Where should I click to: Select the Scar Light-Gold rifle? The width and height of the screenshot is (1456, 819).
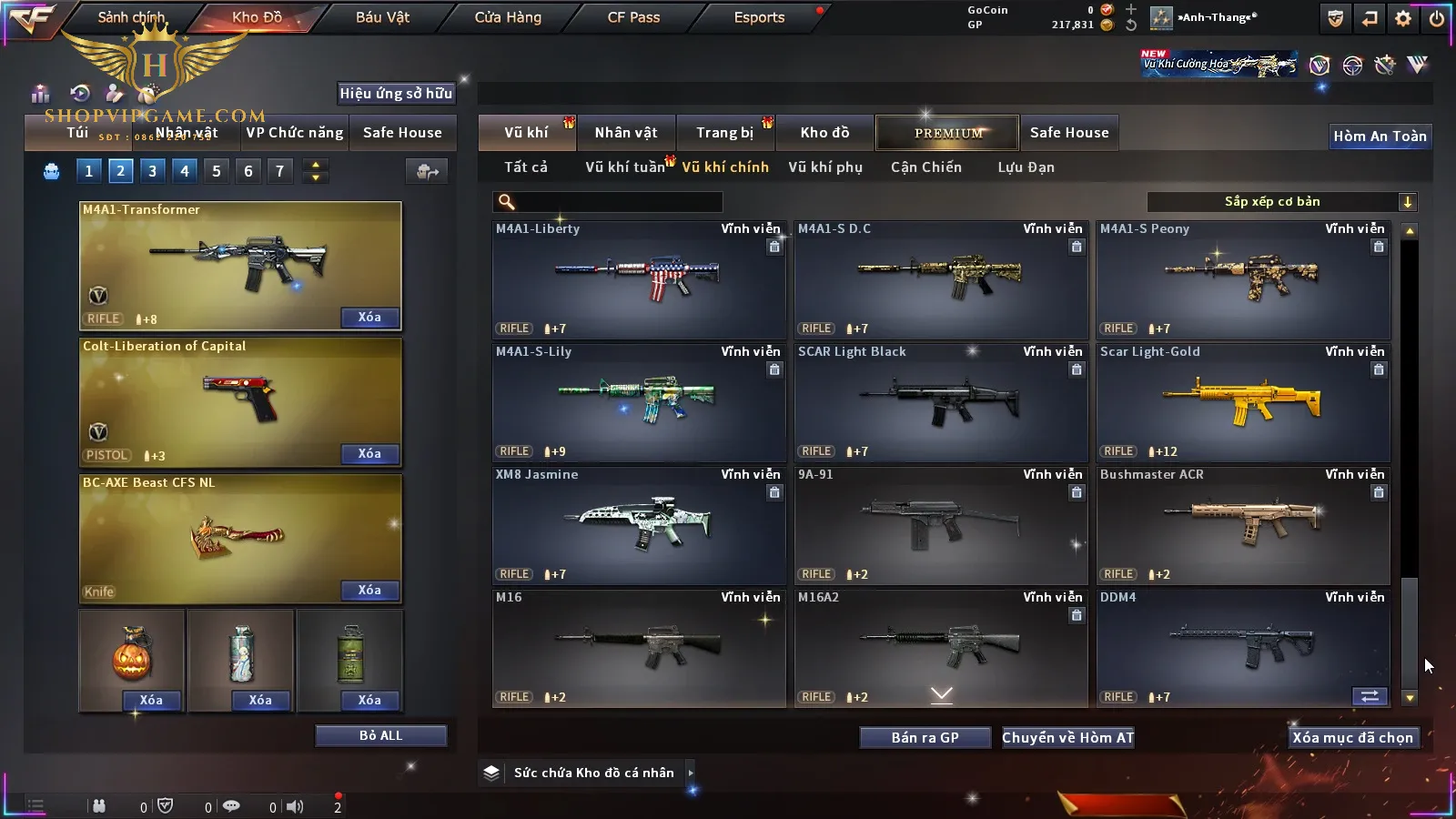[1243, 402]
